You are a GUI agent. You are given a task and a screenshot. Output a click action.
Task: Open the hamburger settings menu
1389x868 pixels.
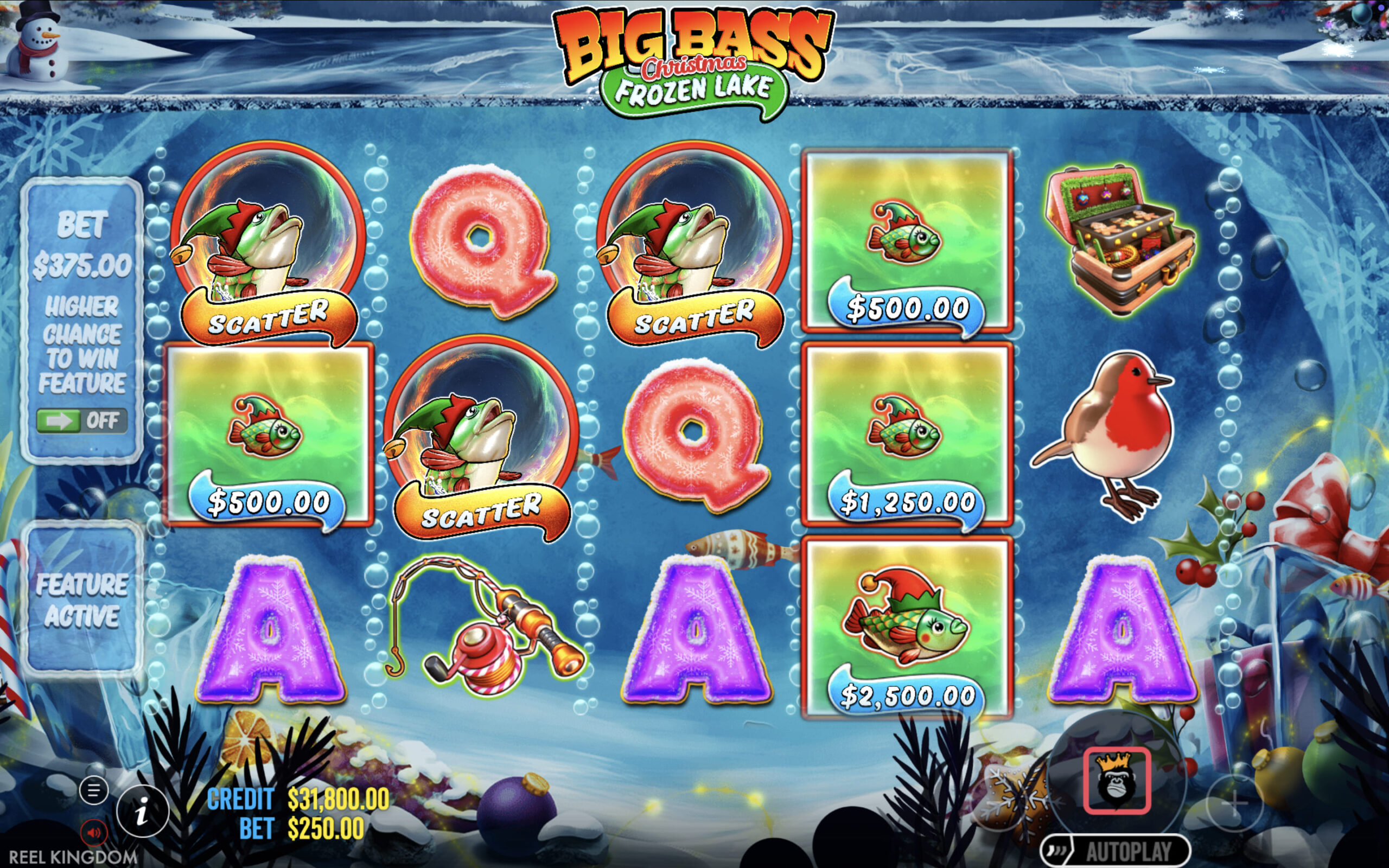93,790
